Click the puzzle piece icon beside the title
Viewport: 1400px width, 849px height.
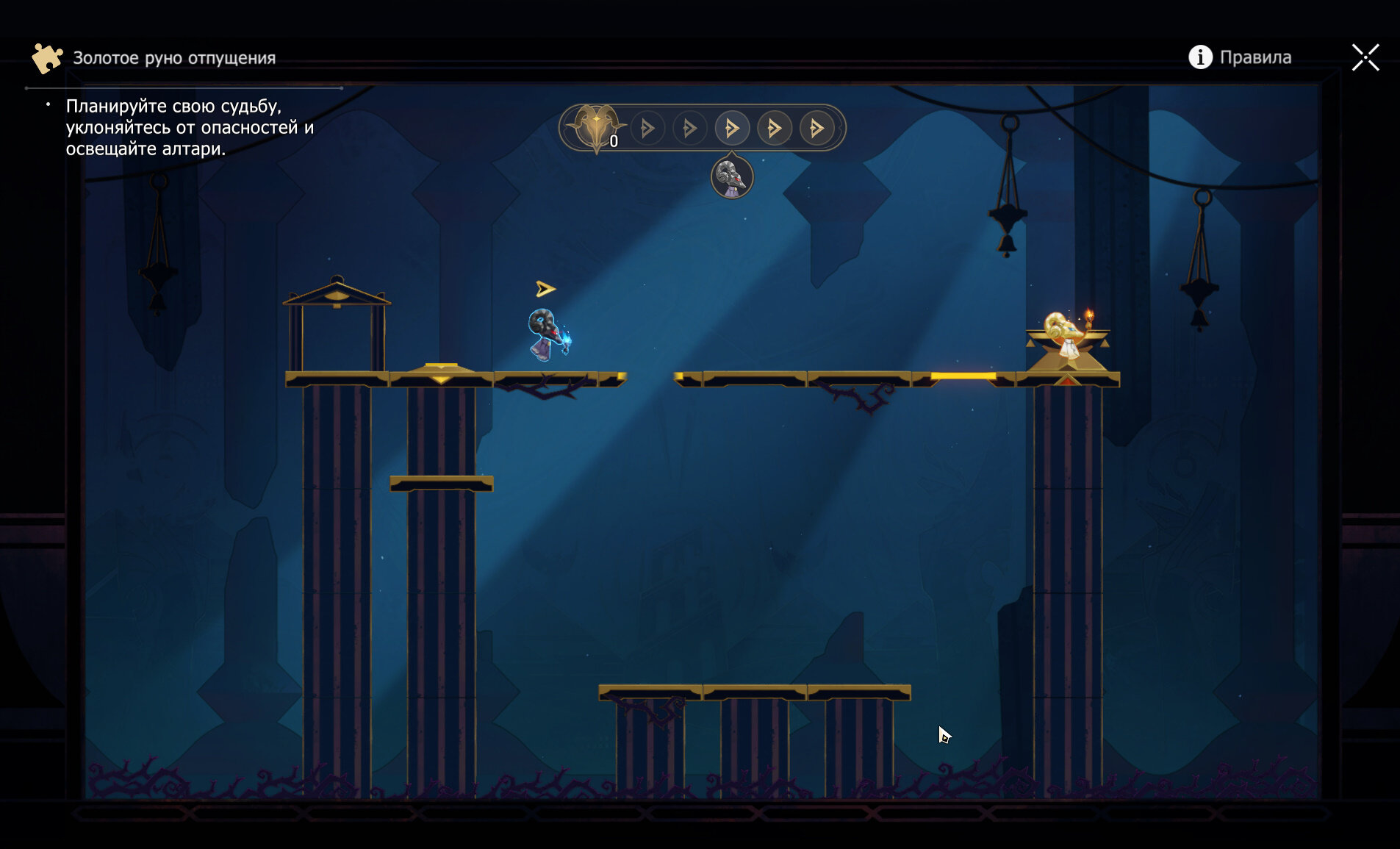[x=47, y=58]
